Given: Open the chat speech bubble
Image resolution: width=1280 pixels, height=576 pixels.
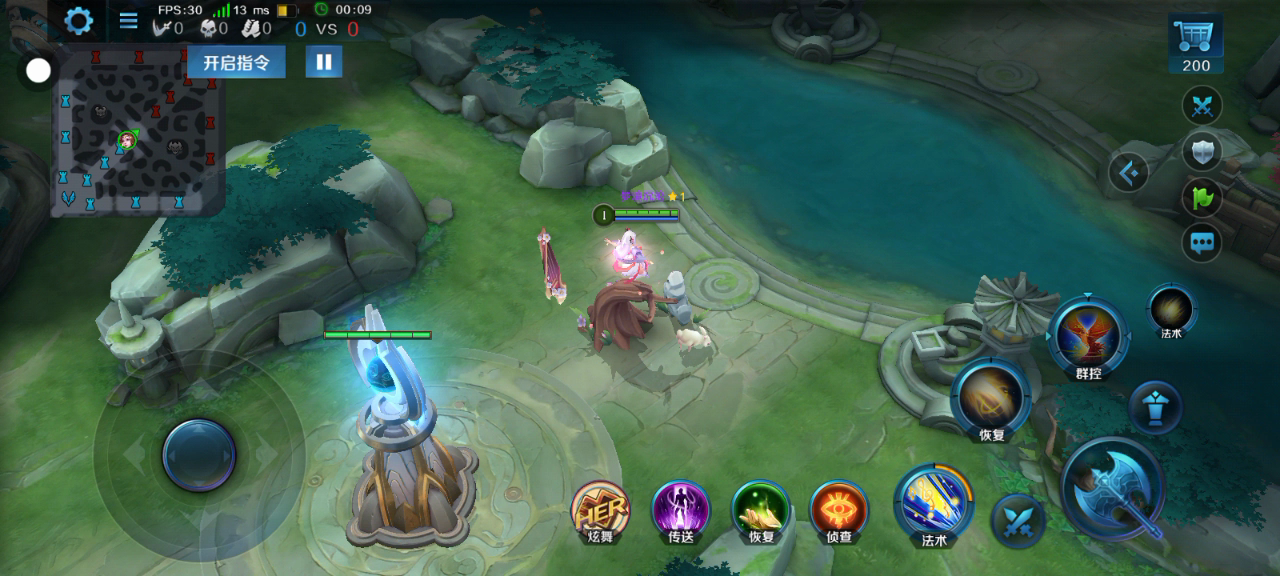Looking at the screenshot, I should click(x=1202, y=243).
